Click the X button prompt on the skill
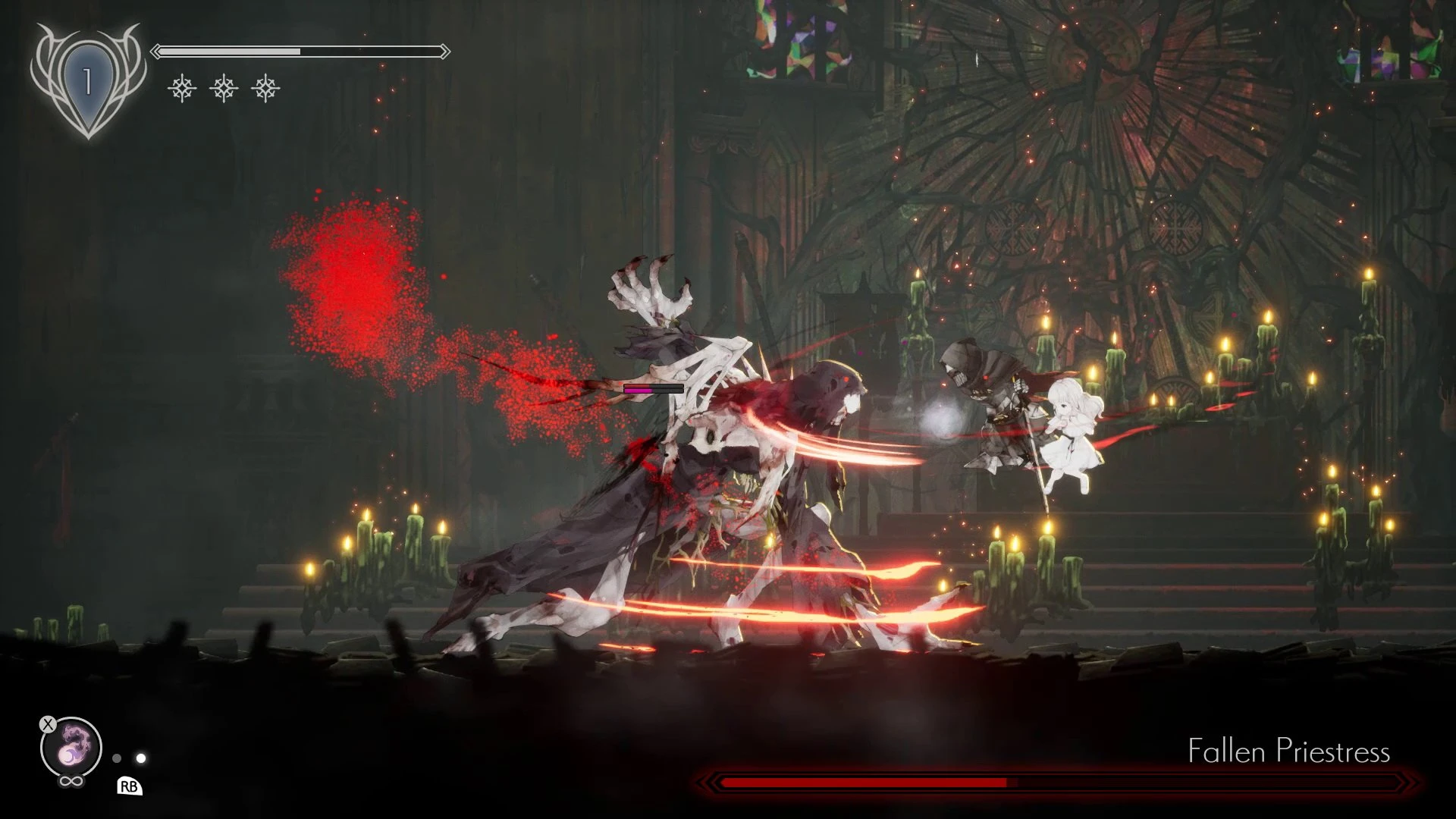1456x819 pixels. pos(48,724)
